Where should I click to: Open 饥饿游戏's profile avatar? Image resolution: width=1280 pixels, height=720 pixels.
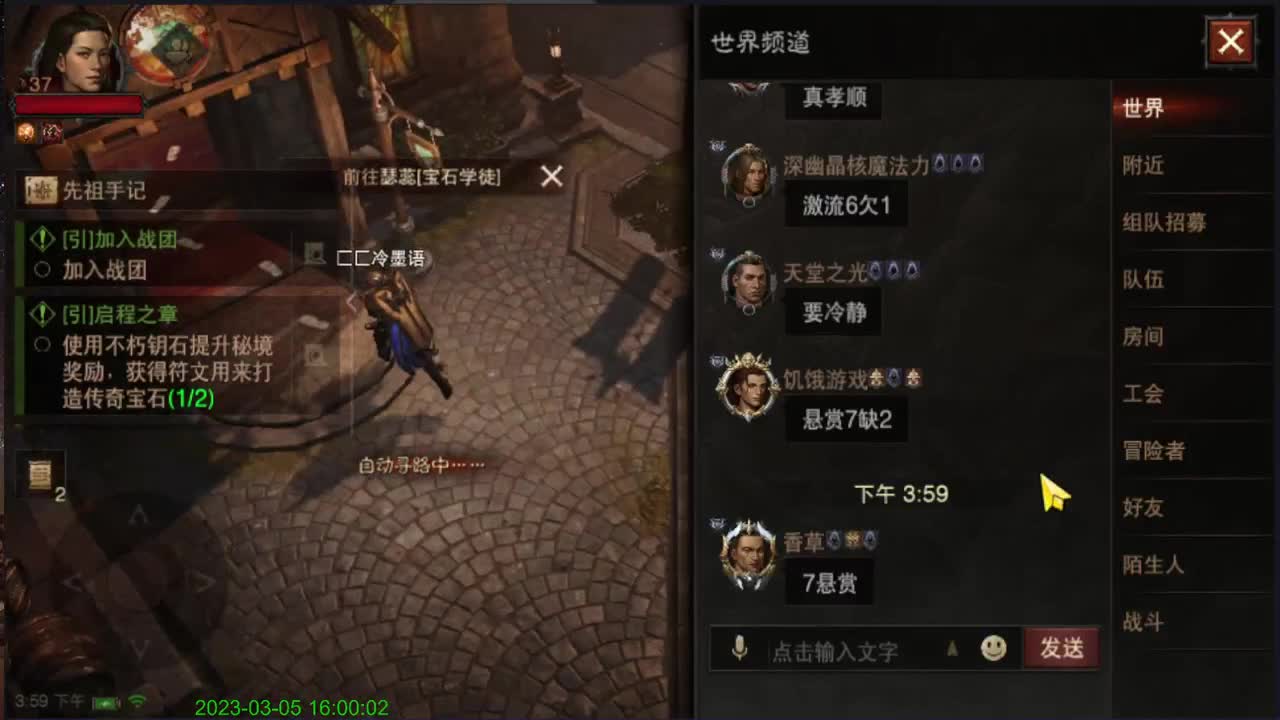click(748, 388)
